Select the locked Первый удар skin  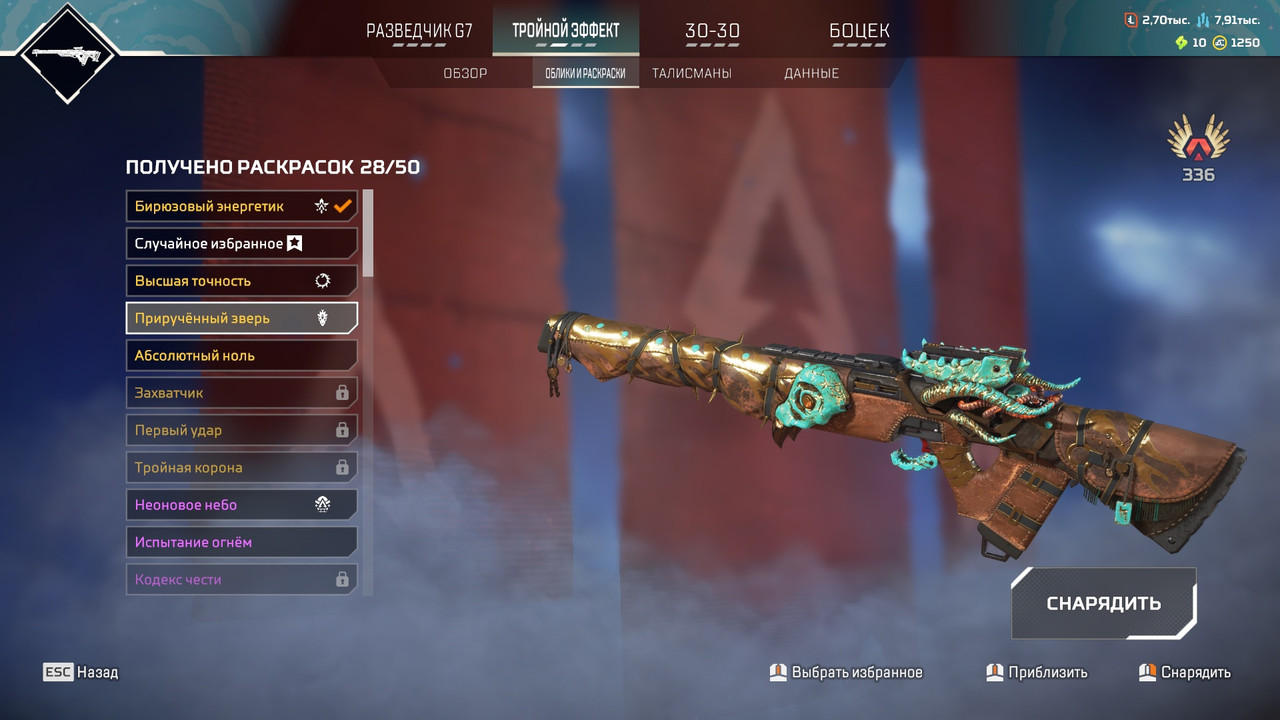tap(241, 430)
